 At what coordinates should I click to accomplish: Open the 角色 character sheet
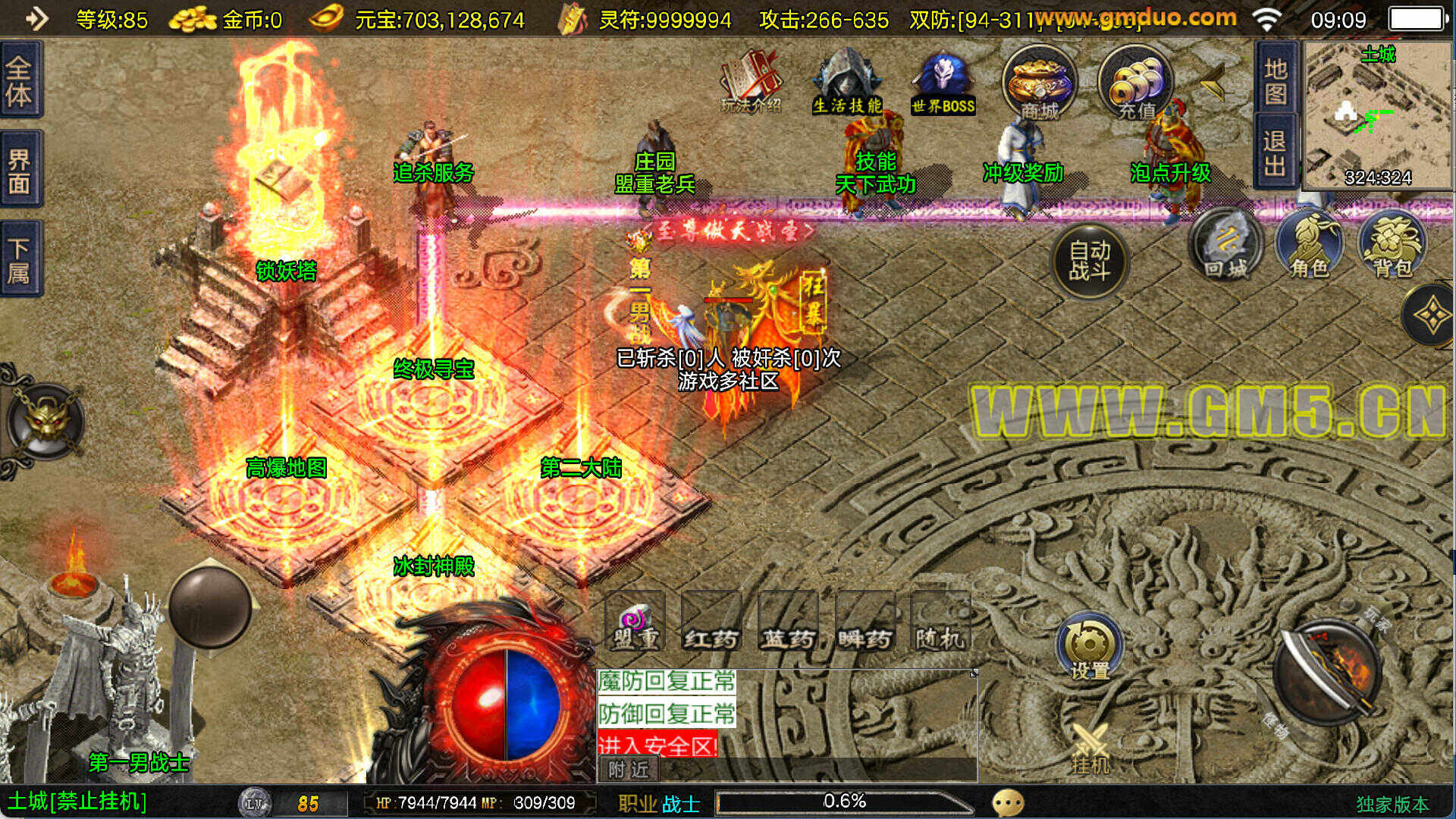point(1310,245)
